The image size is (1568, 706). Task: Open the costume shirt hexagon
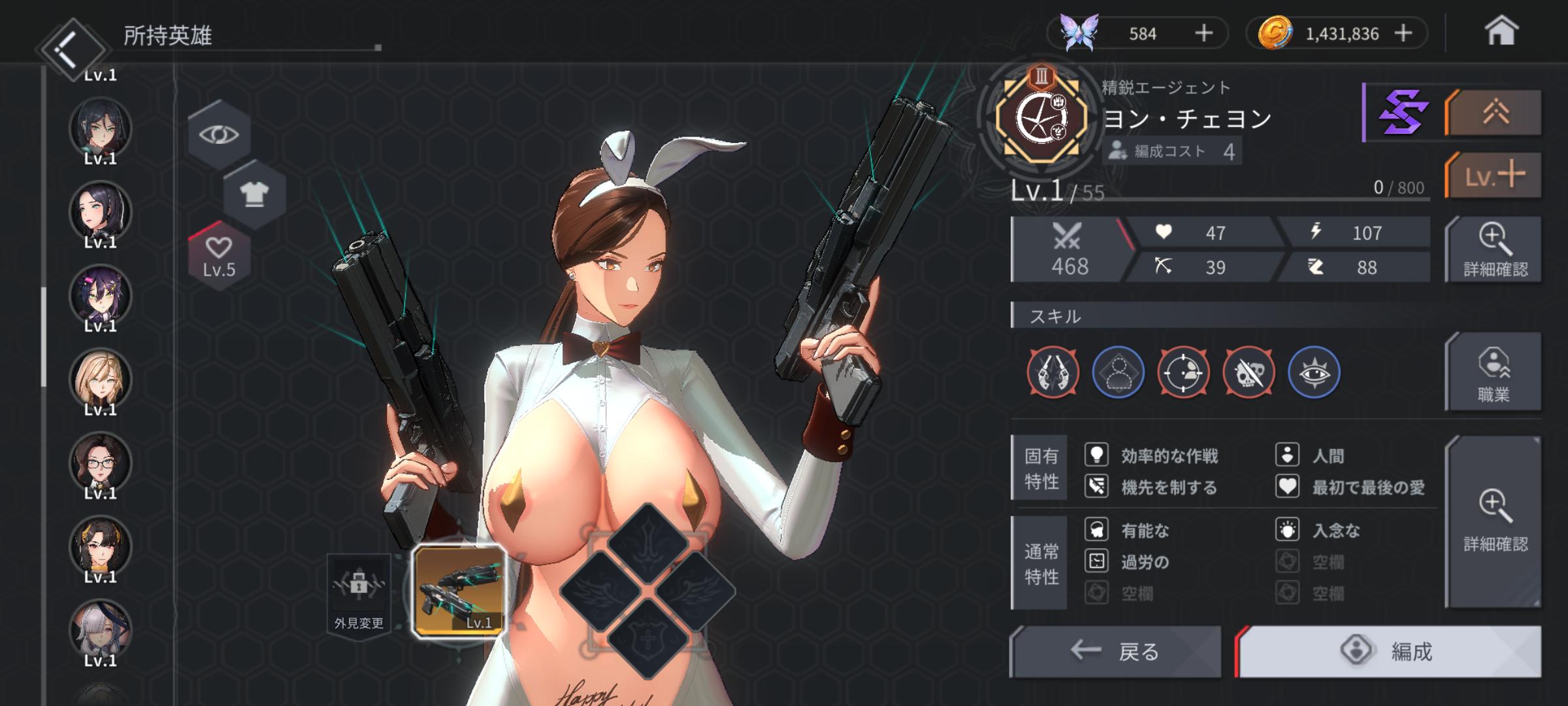coord(254,194)
